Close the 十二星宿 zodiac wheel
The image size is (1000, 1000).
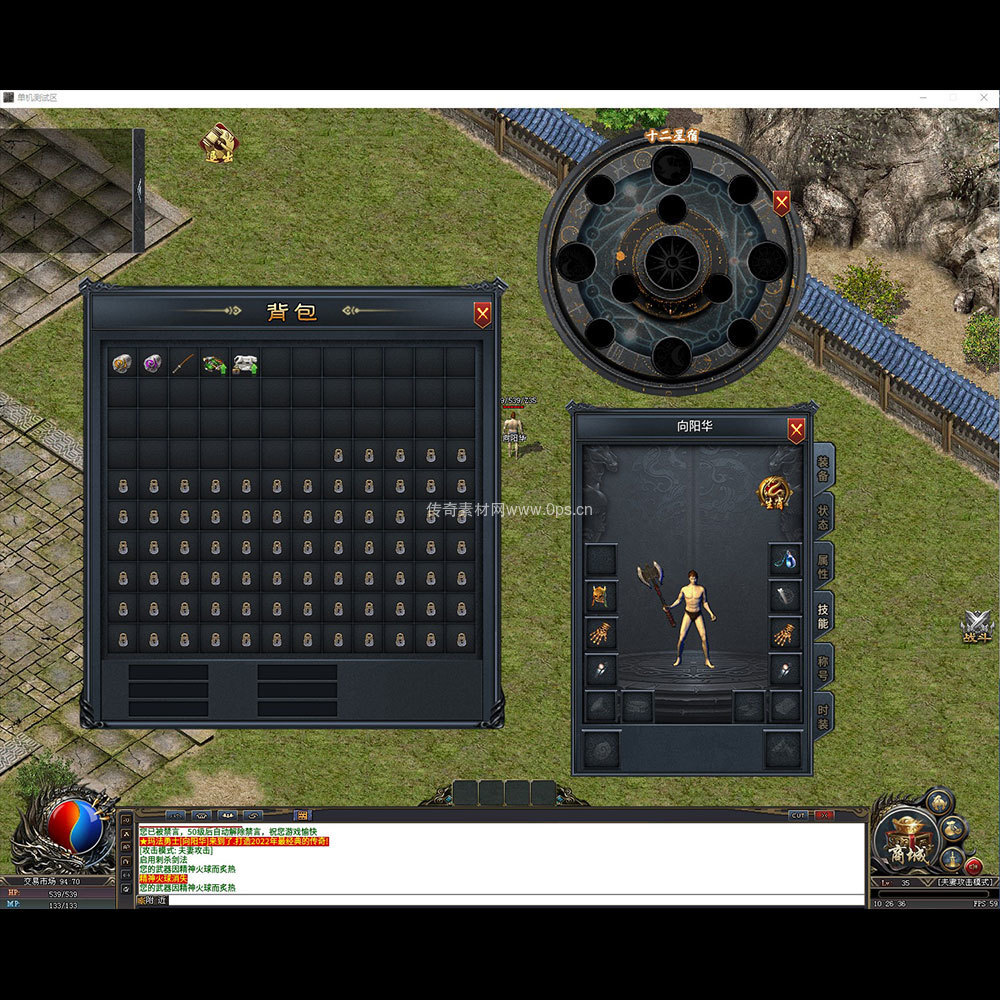782,203
